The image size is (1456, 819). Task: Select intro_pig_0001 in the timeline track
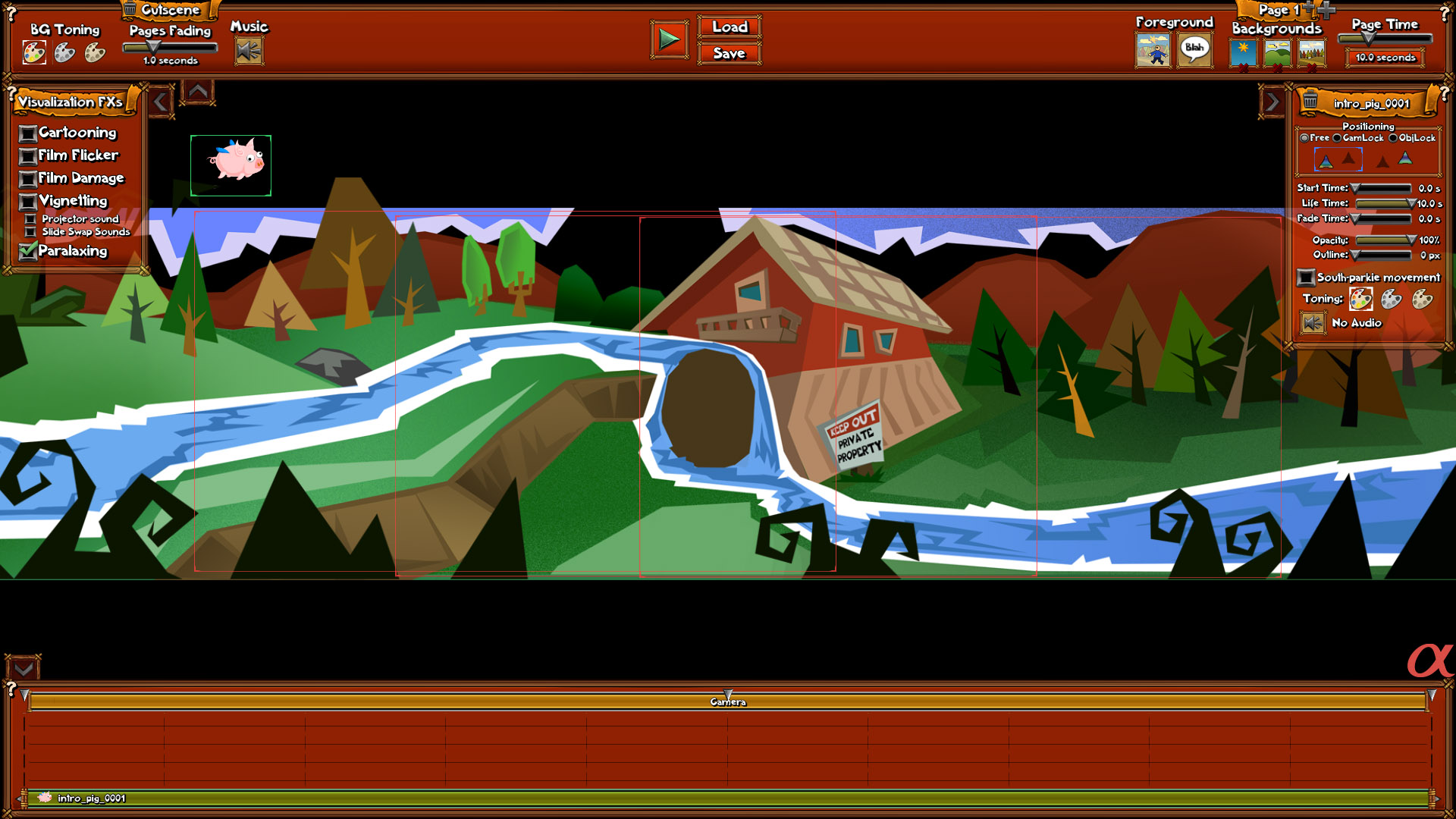click(x=91, y=799)
